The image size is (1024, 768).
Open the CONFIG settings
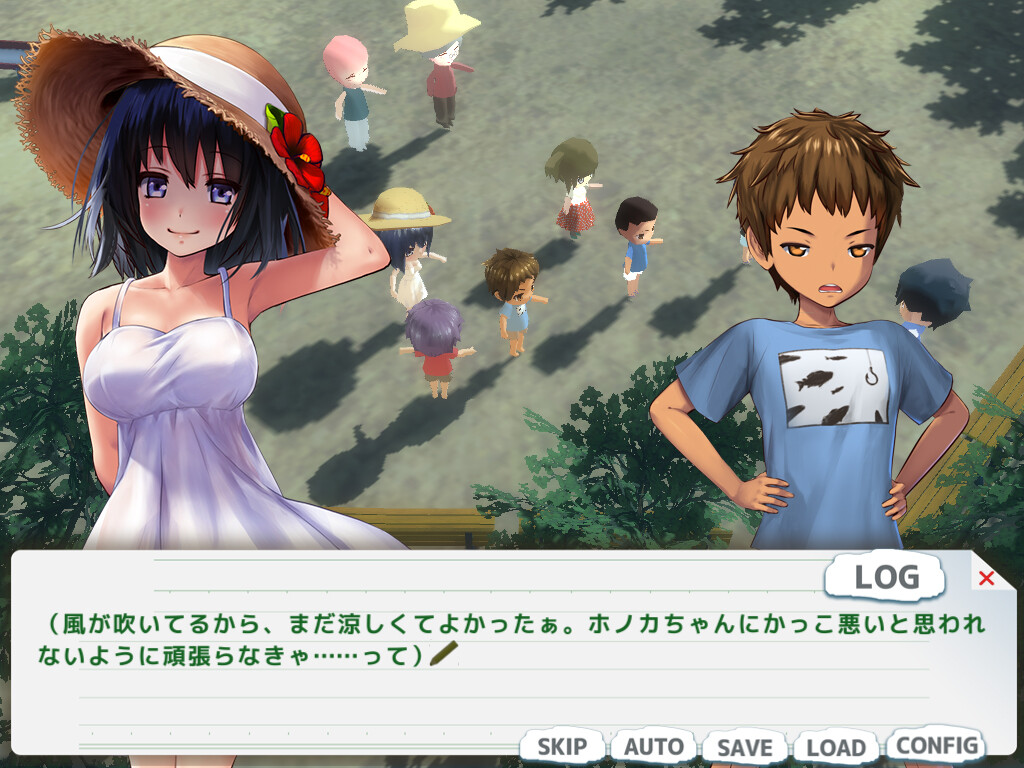(x=936, y=745)
